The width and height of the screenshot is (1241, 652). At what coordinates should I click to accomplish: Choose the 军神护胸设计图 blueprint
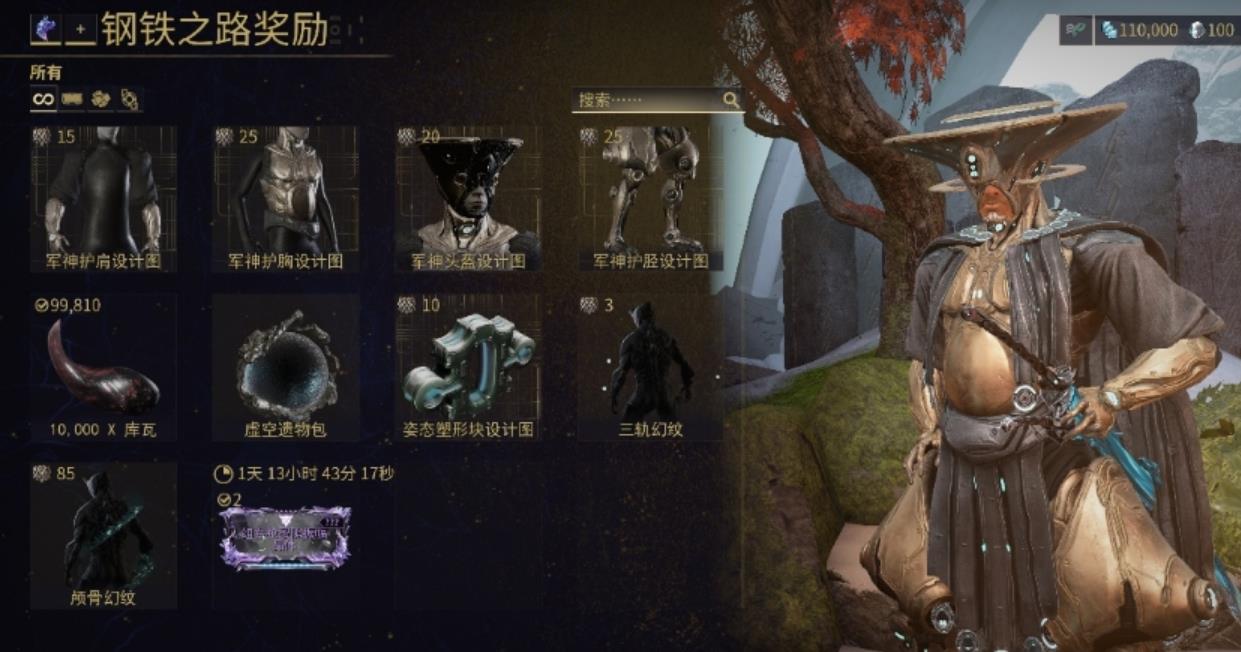[x=285, y=198]
